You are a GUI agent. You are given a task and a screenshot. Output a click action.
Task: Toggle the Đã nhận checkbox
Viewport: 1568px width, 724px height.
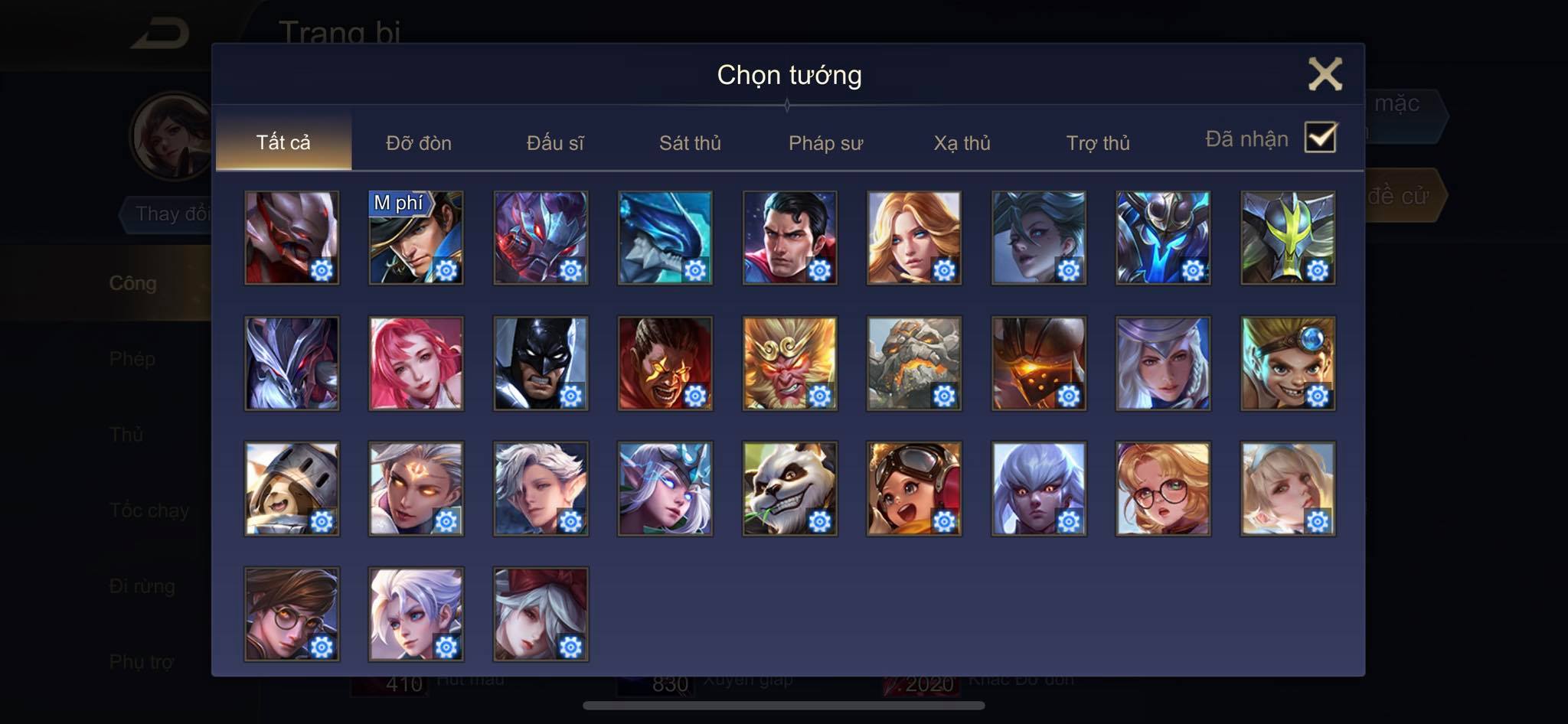point(1320,138)
